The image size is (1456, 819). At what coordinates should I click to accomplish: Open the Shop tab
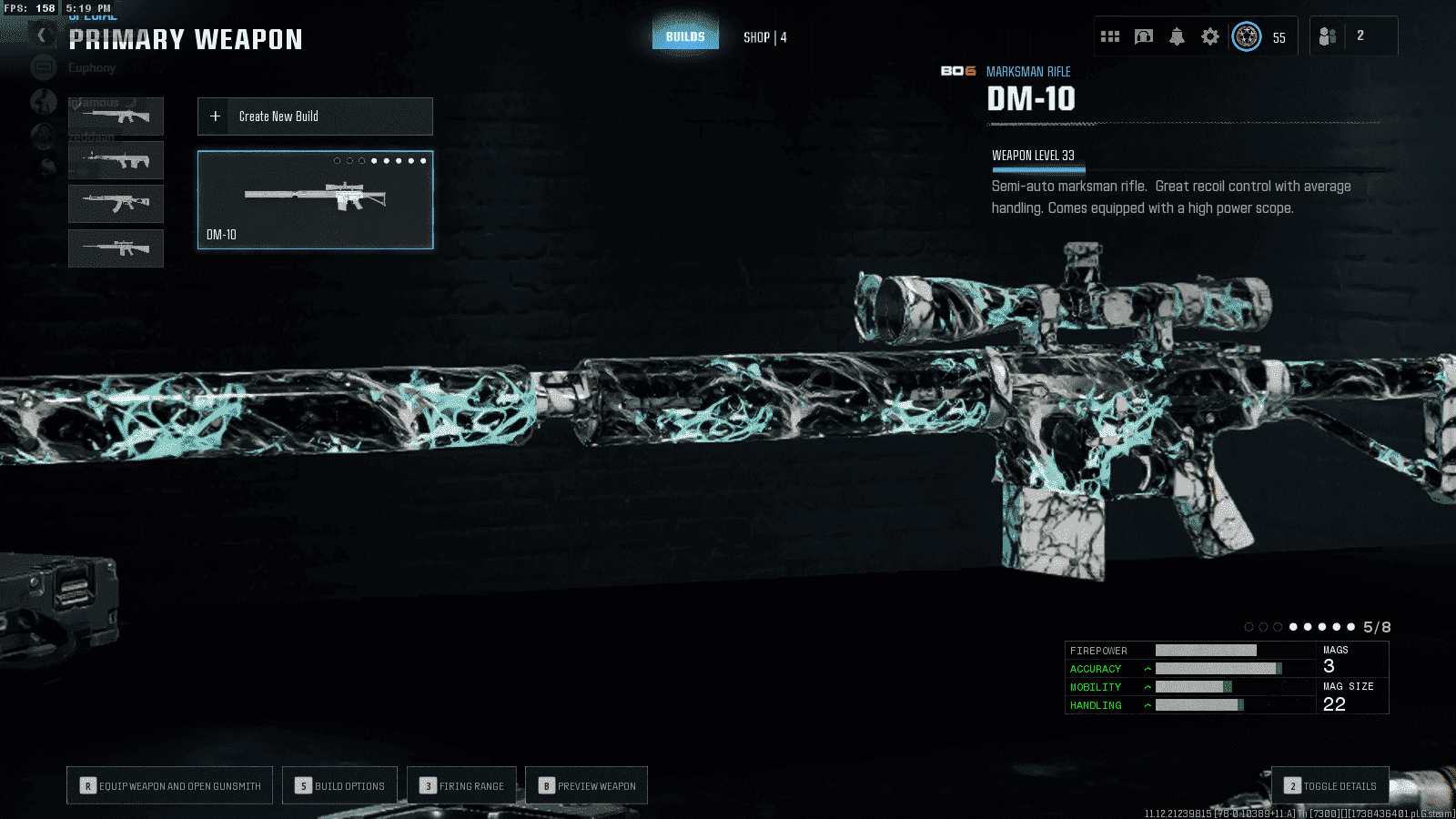click(x=764, y=37)
